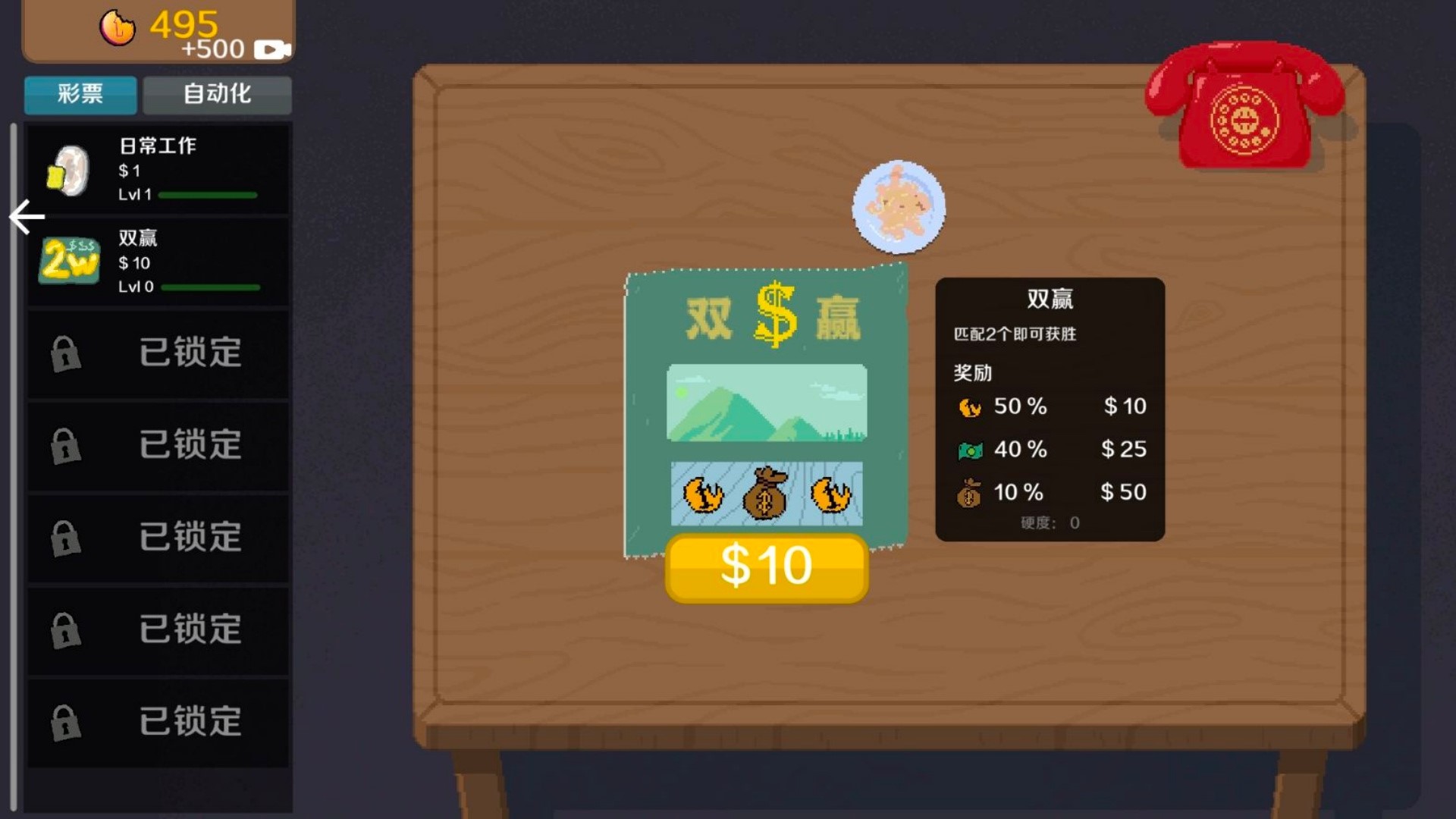Tap the video camera icon for +500 reward
This screenshot has width=1456, height=819.
point(275,49)
